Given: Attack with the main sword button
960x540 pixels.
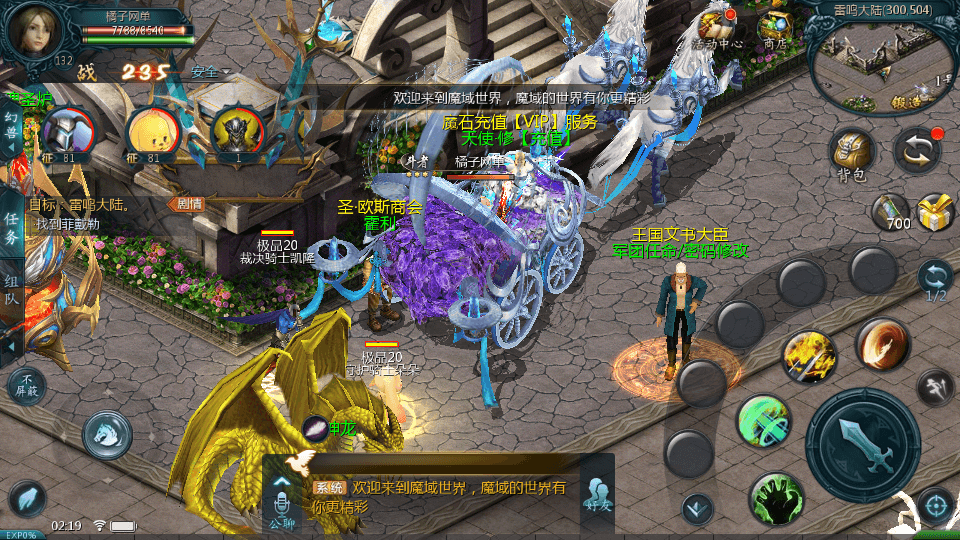Looking at the screenshot, I should [x=862, y=445].
